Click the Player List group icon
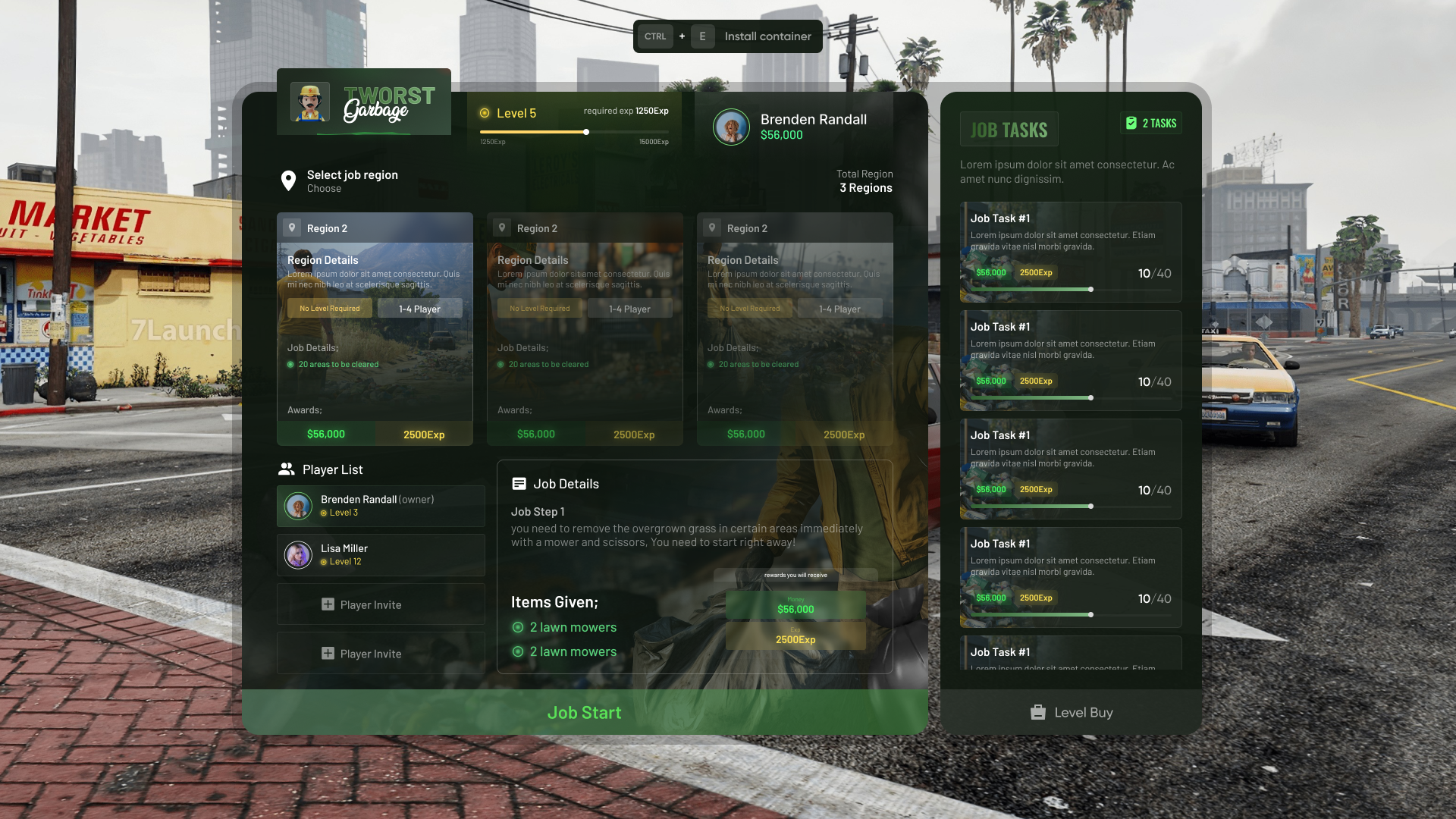 (x=287, y=468)
